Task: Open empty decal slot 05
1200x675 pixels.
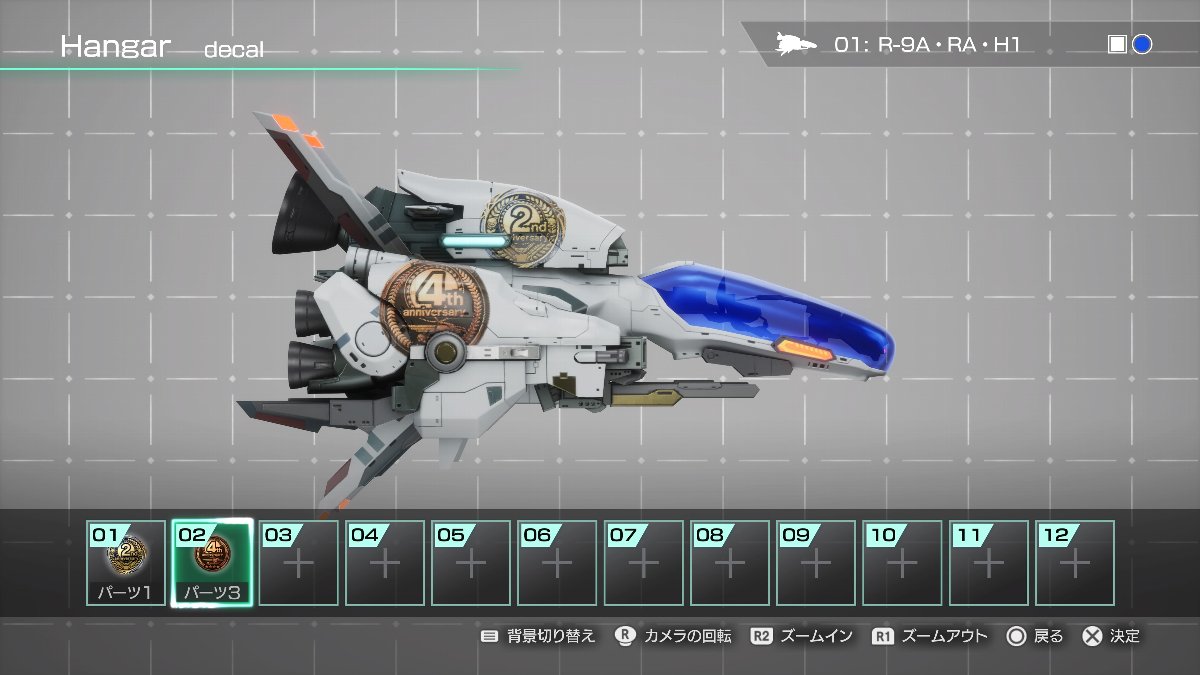Action: 471,563
